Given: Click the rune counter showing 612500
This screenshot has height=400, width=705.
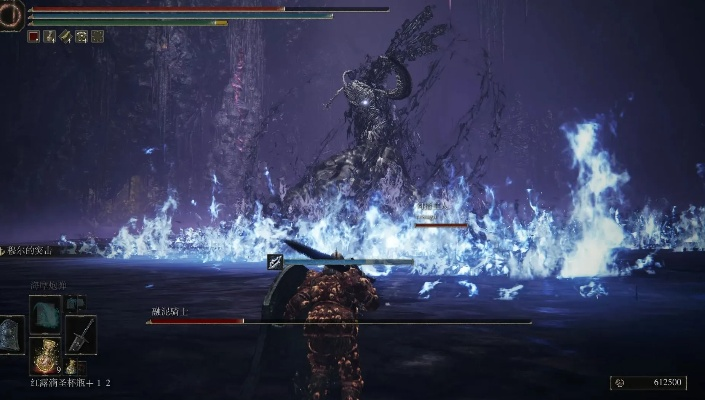Looking at the screenshot, I should point(649,382).
